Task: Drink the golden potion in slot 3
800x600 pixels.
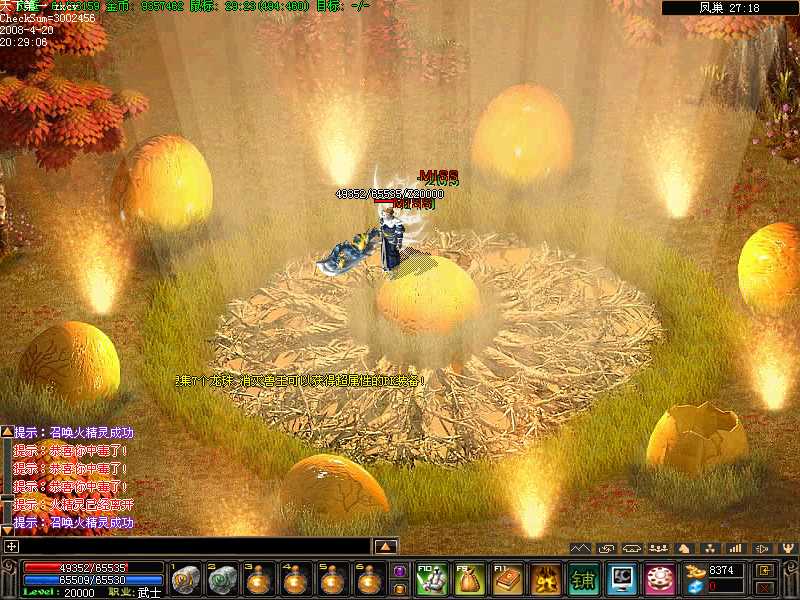Action: pos(259,579)
